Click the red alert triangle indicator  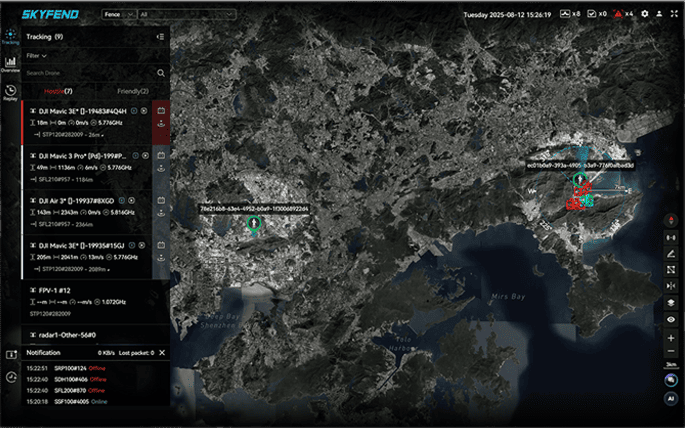pos(619,14)
